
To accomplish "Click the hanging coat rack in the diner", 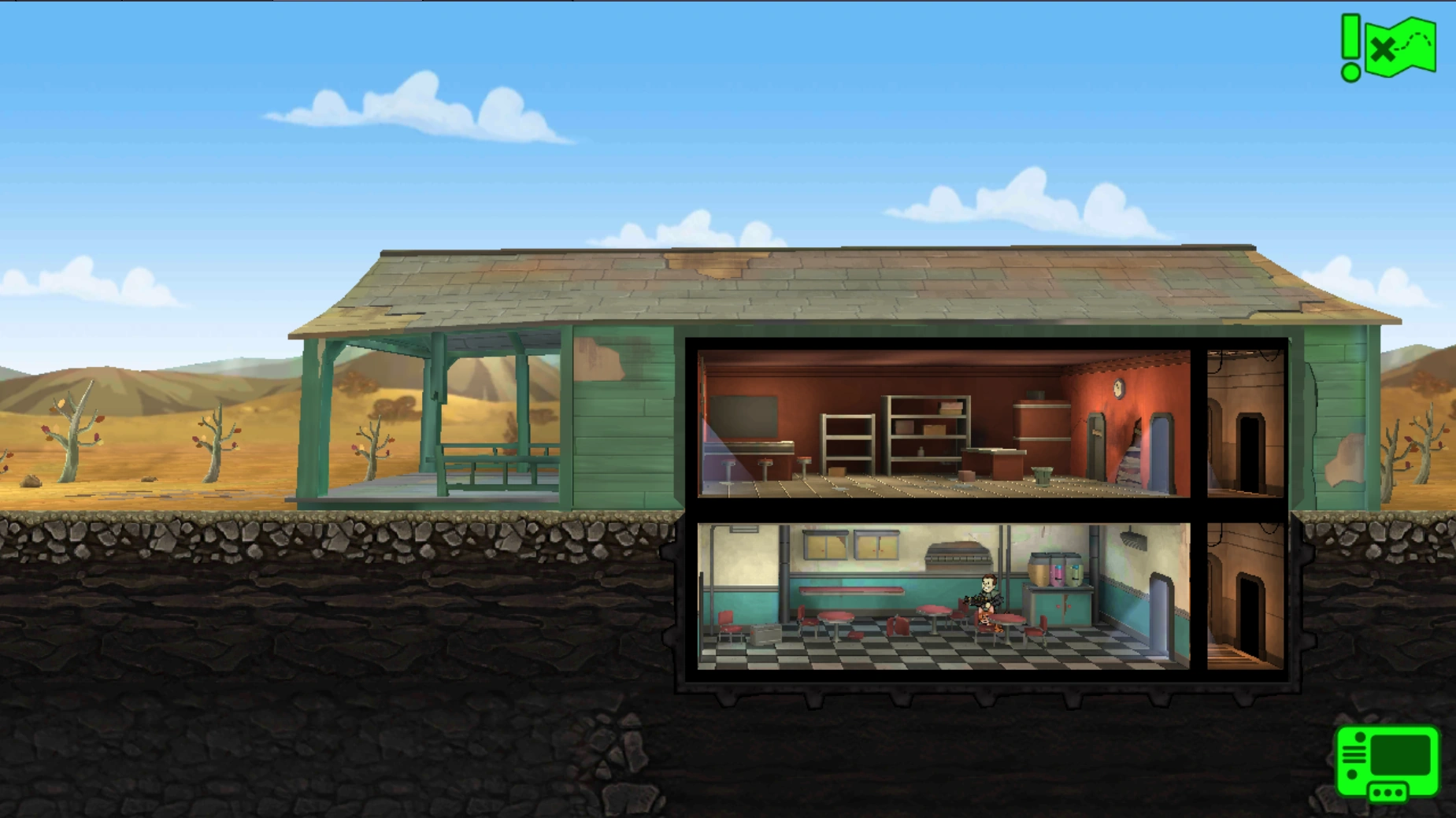I will pyautogui.click(x=1132, y=540).
